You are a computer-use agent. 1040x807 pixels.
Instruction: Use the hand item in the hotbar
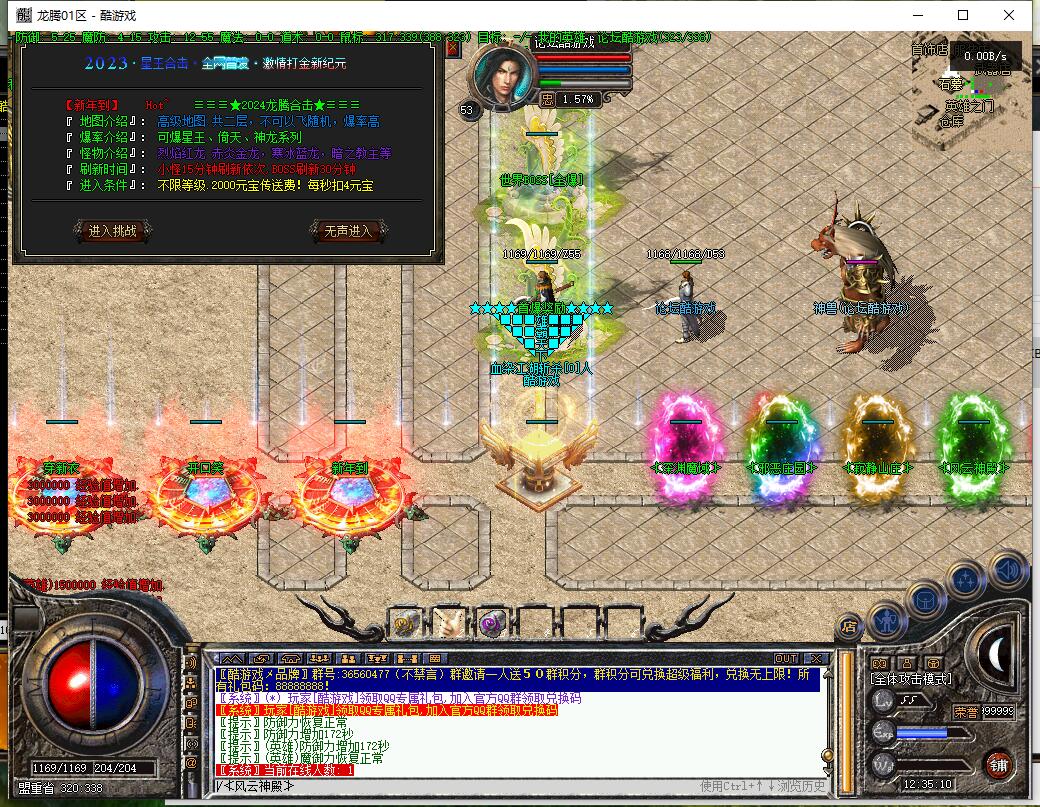(x=448, y=623)
